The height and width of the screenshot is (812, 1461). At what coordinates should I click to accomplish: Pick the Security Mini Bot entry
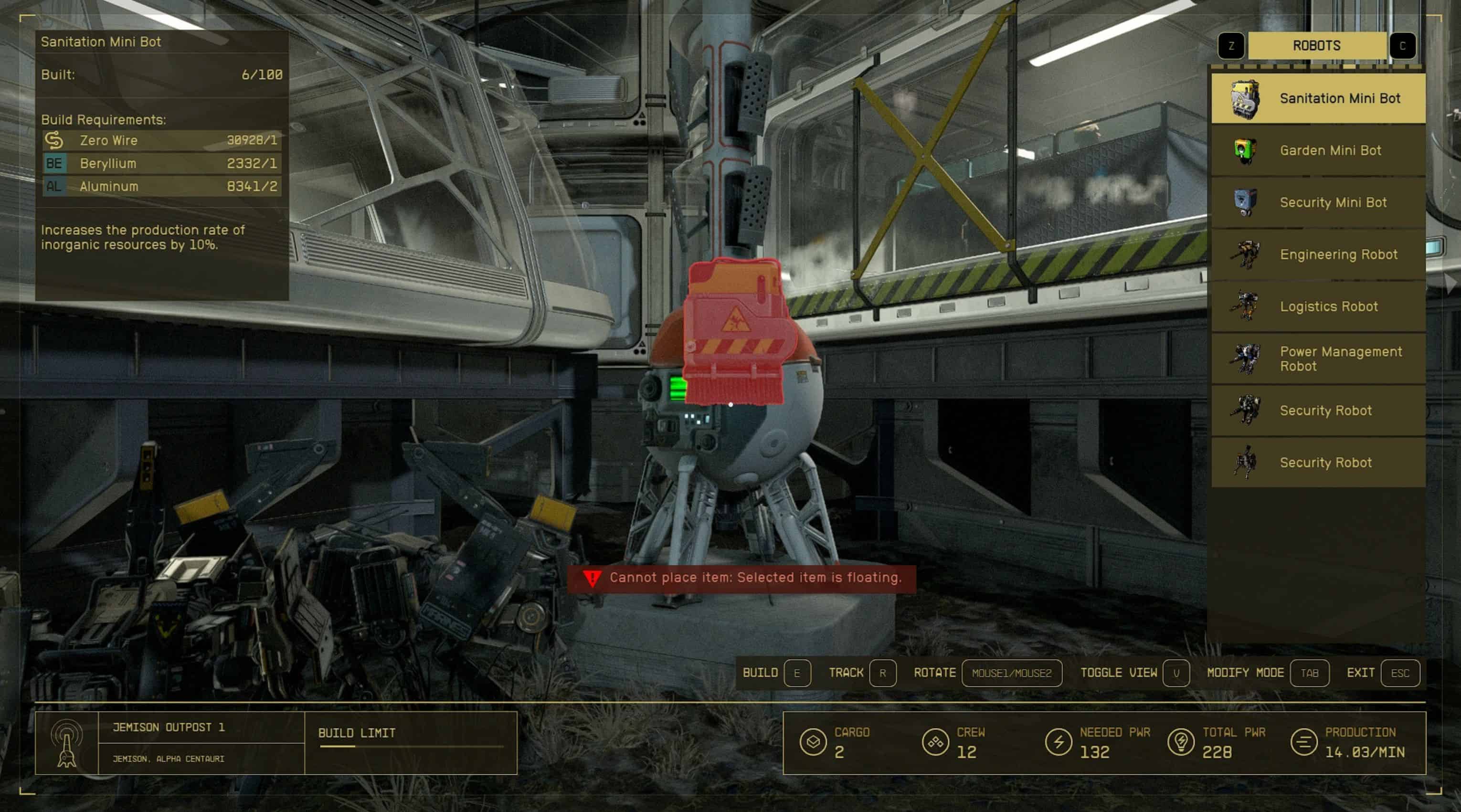[x=1318, y=202]
